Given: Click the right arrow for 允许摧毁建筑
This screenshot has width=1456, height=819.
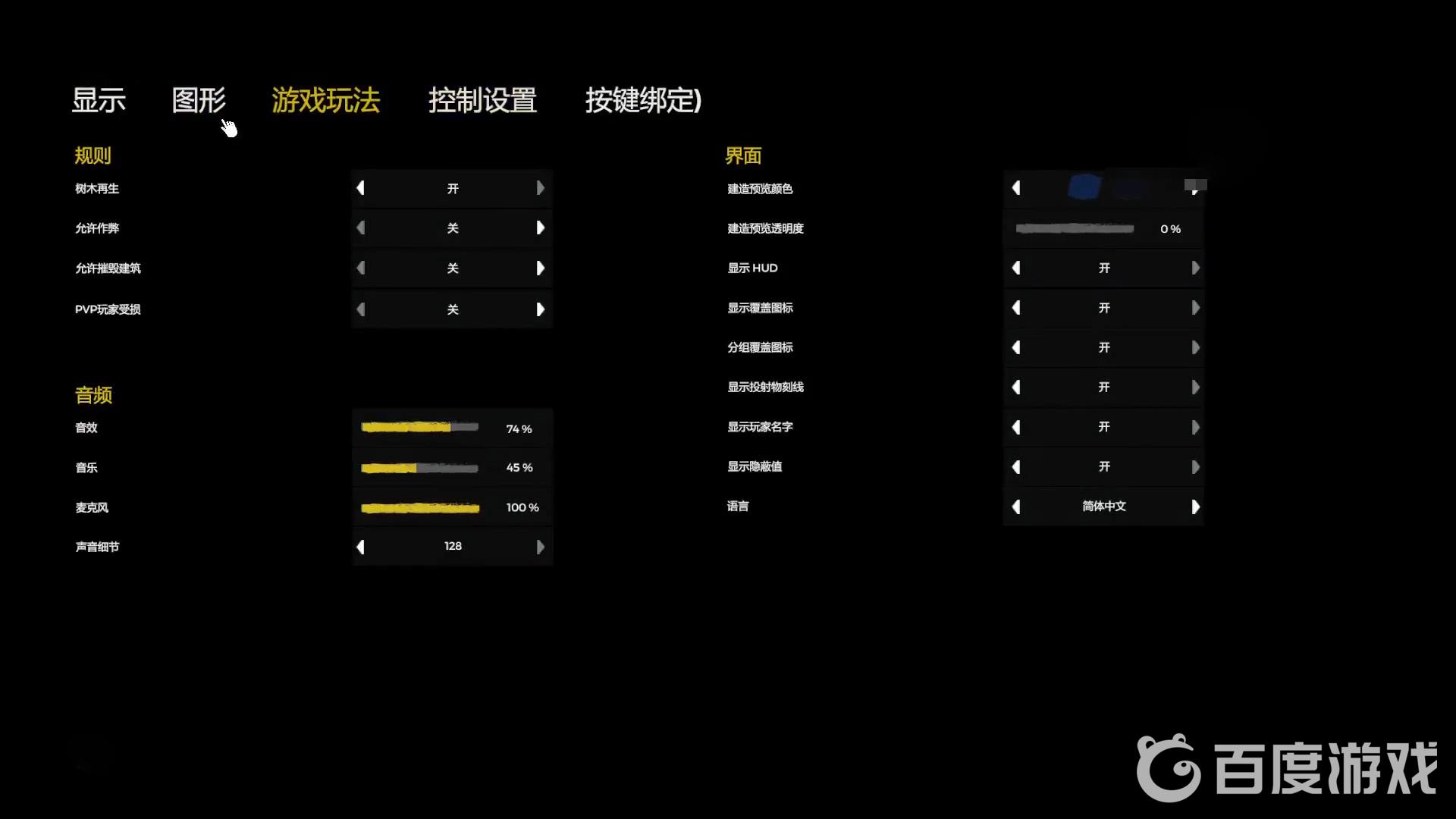Looking at the screenshot, I should [541, 268].
